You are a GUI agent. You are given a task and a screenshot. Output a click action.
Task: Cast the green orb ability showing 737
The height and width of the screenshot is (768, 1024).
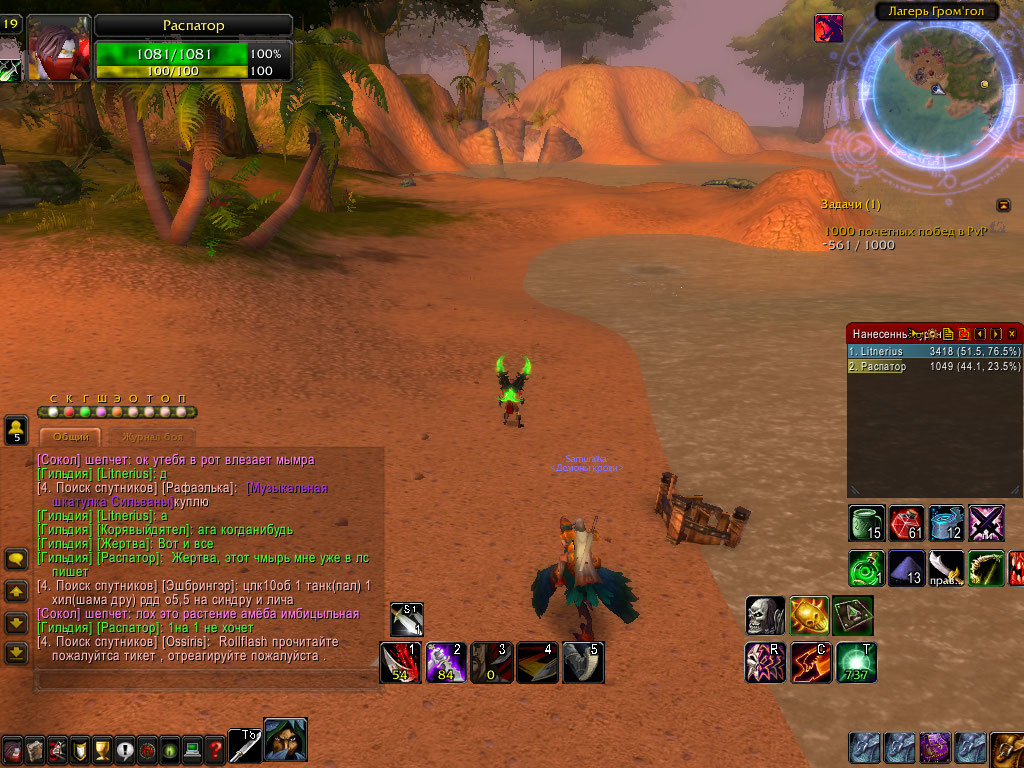tap(857, 662)
